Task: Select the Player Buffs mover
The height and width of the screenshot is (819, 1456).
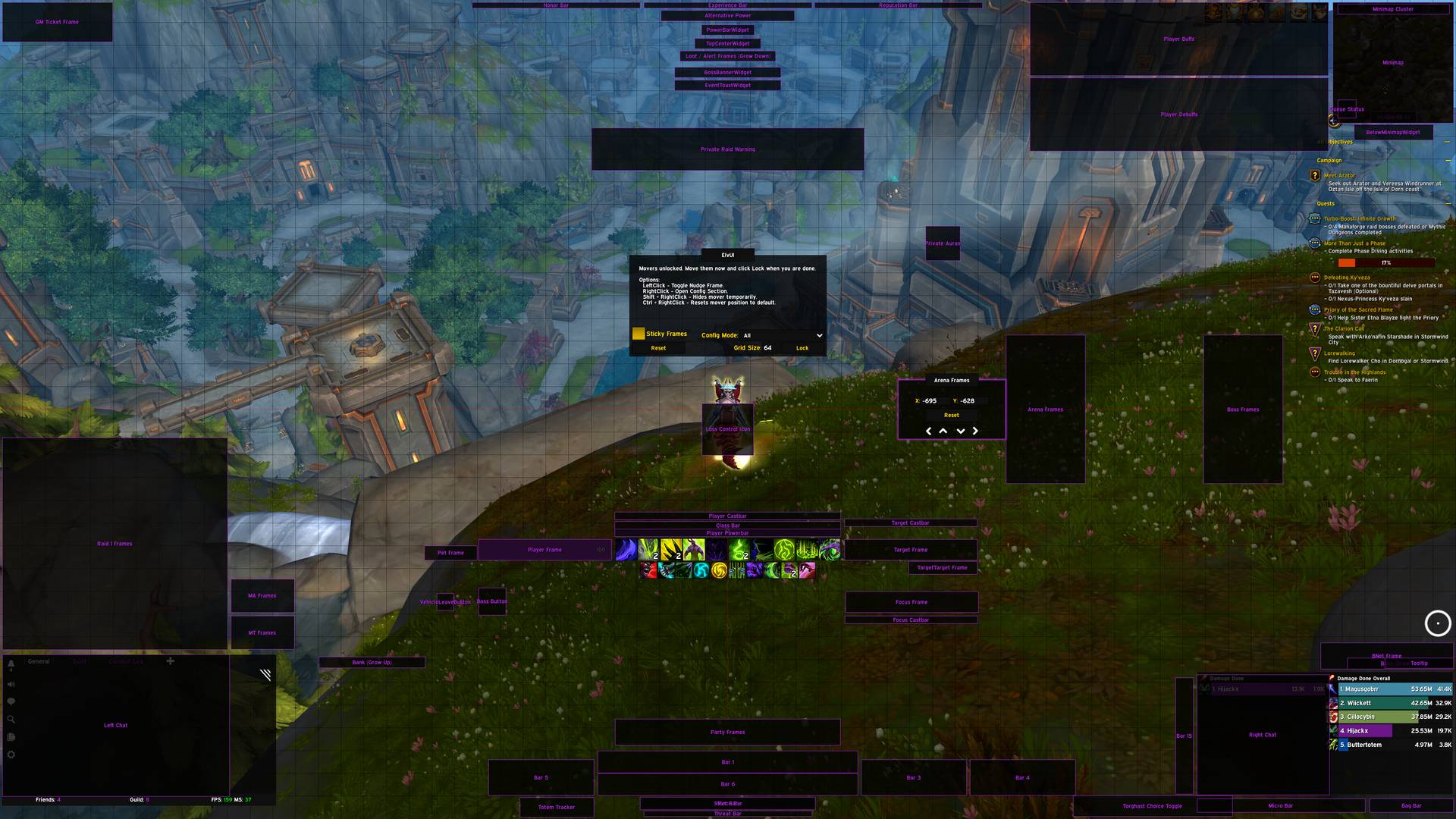Action: click(x=1178, y=39)
